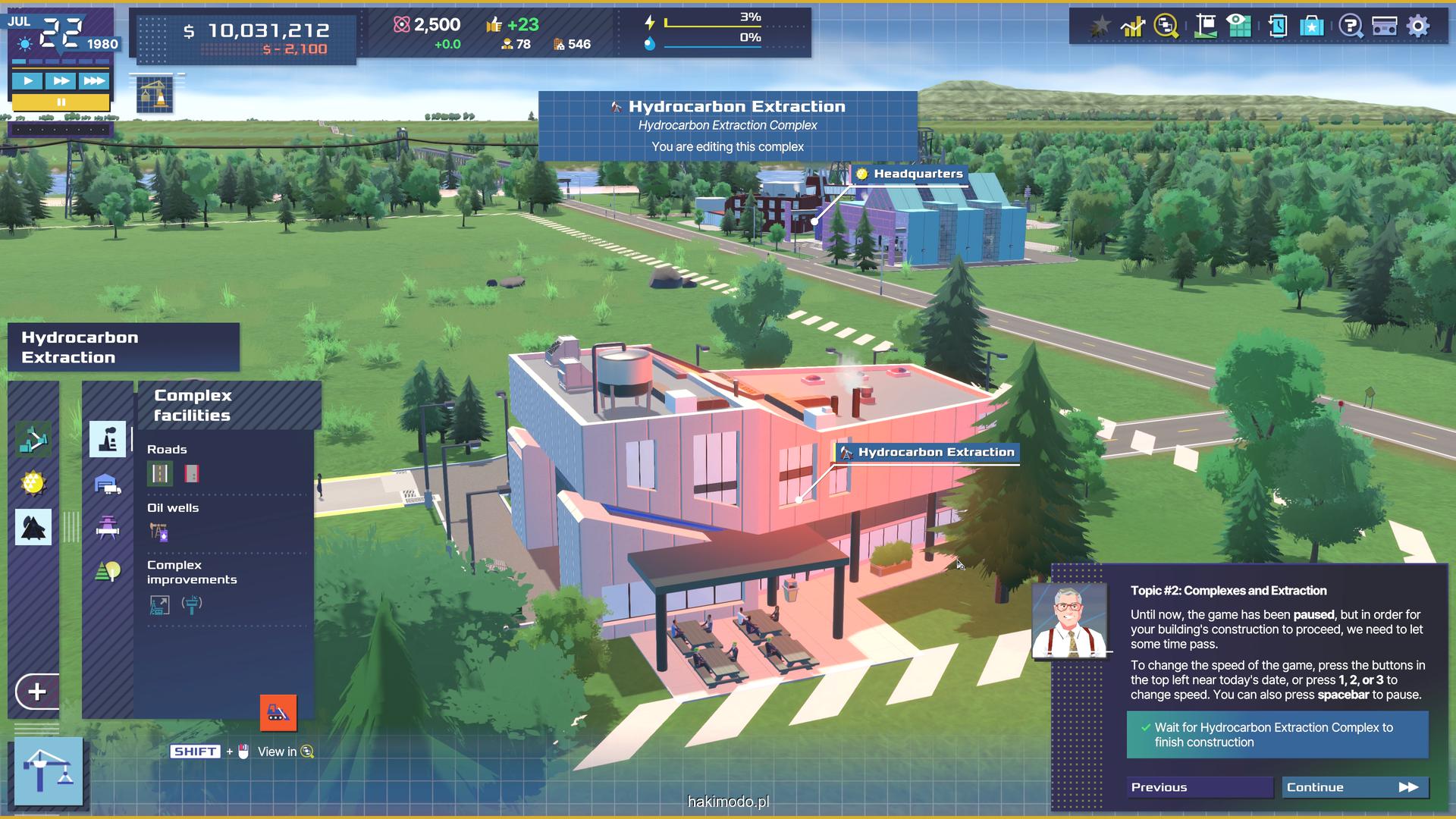1456x819 pixels.
Task: Click the plus button to add complex
Action: click(36, 692)
